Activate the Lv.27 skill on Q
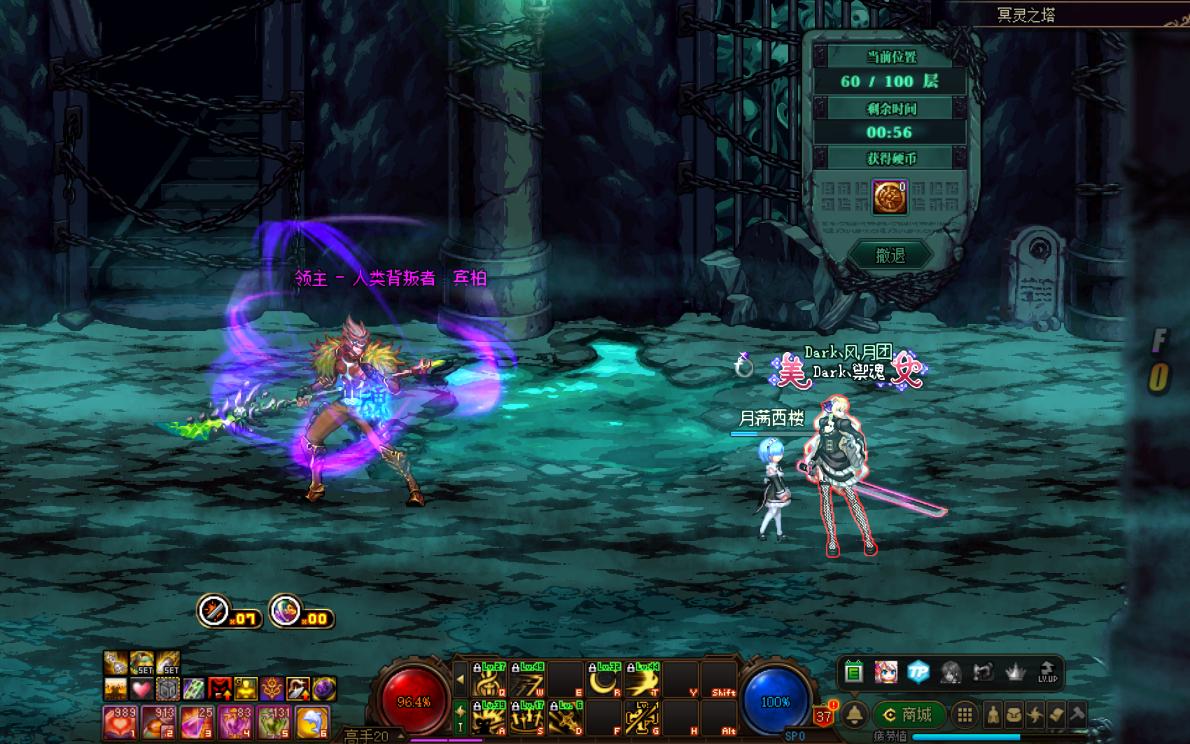 pos(489,679)
